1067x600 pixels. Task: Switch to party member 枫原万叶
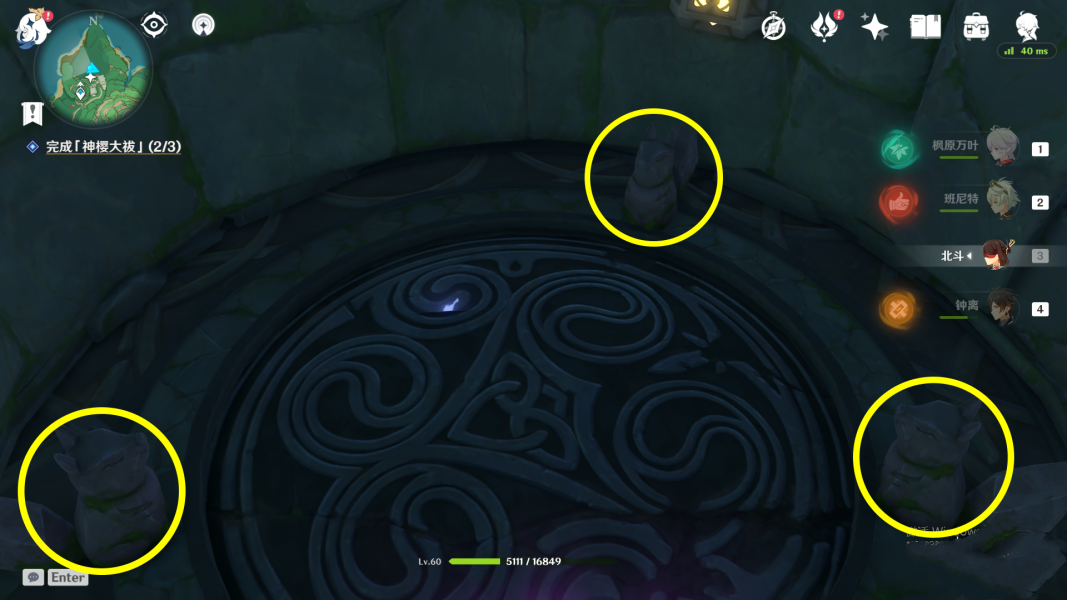(x=1001, y=147)
